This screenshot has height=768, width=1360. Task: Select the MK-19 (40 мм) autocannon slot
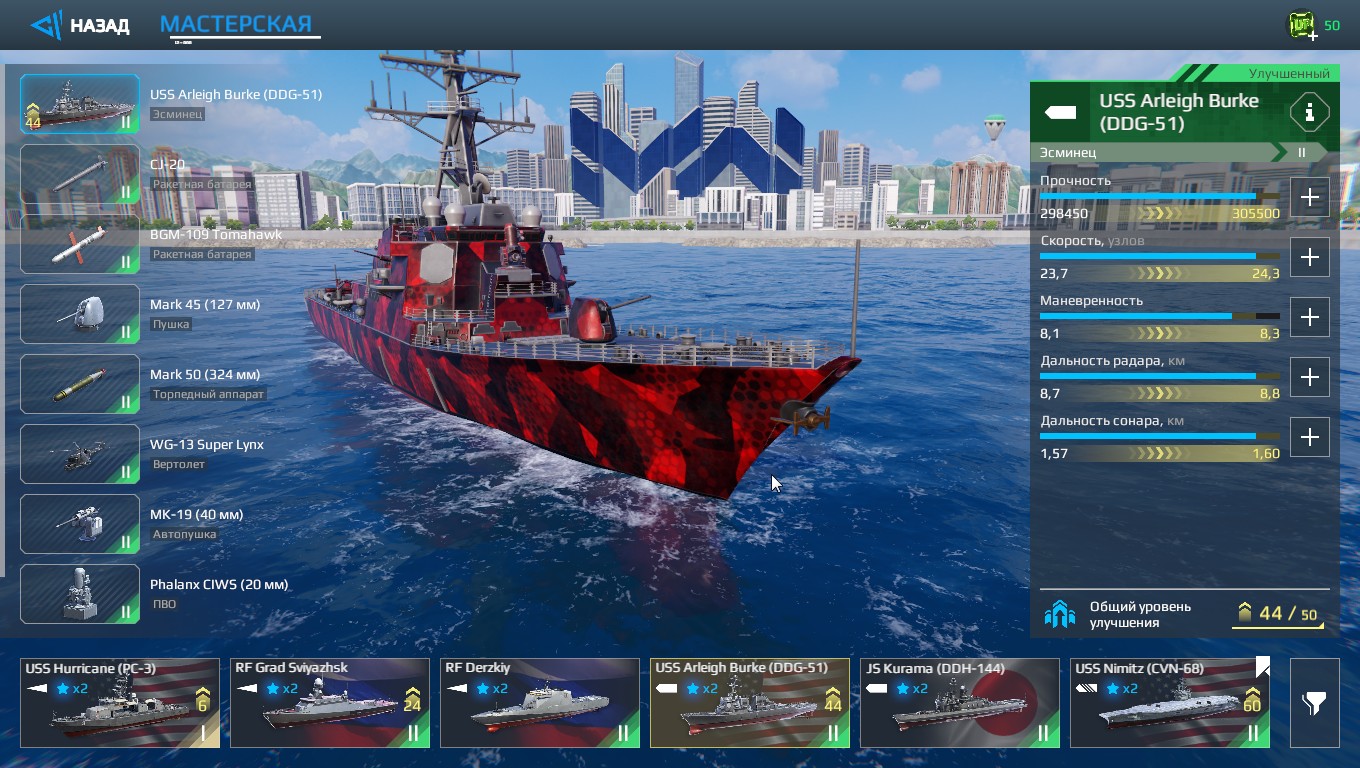tap(80, 524)
